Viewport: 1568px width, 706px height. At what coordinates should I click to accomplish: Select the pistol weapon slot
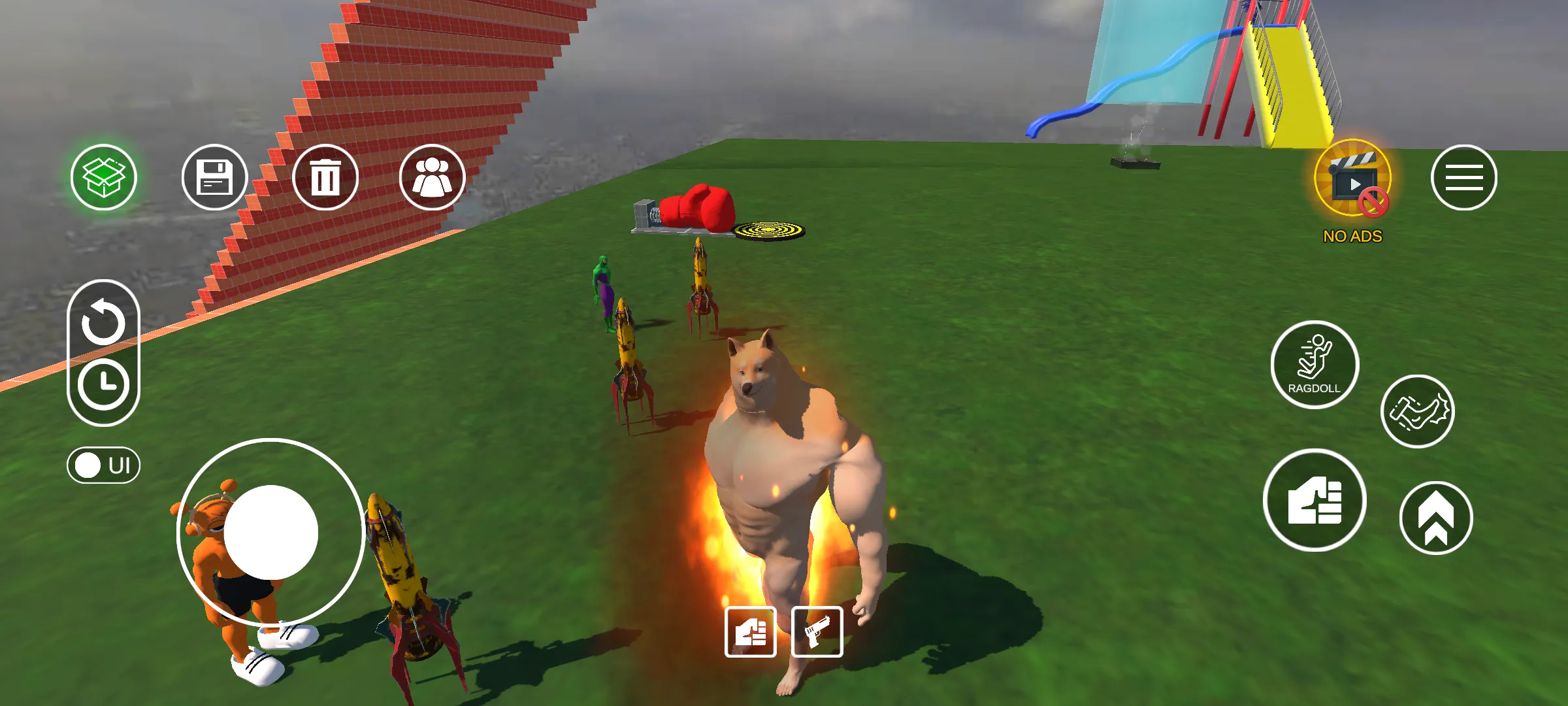[x=817, y=632]
